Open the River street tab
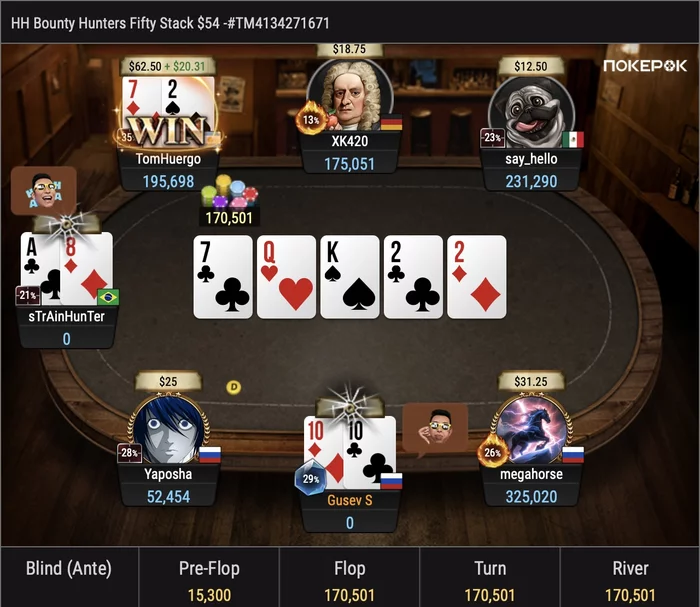This screenshot has height=607, width=700. (630, 578)
